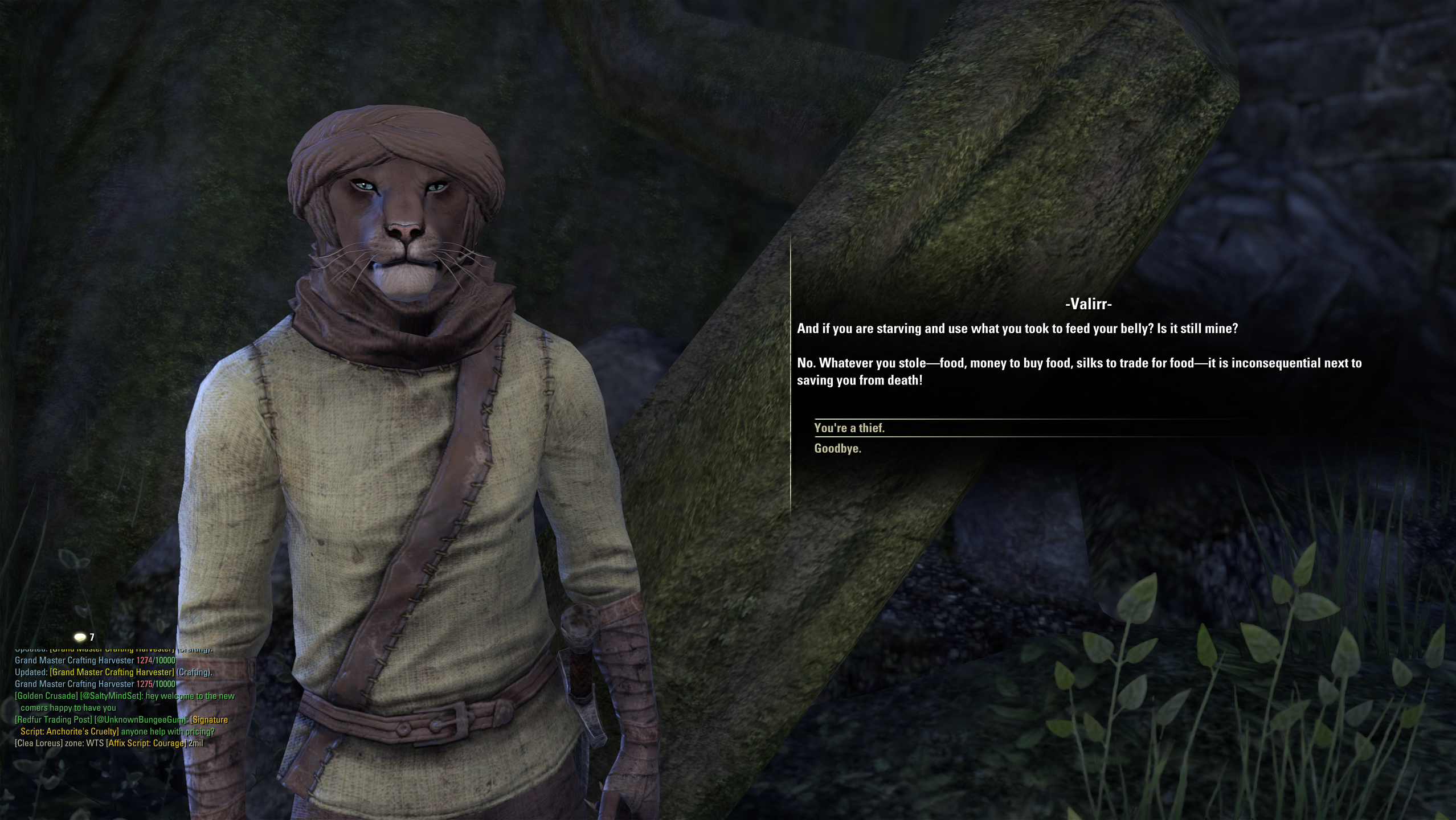Inspect the Affix Script: Courage item link

pyautogui.click(x=146, y=743)
